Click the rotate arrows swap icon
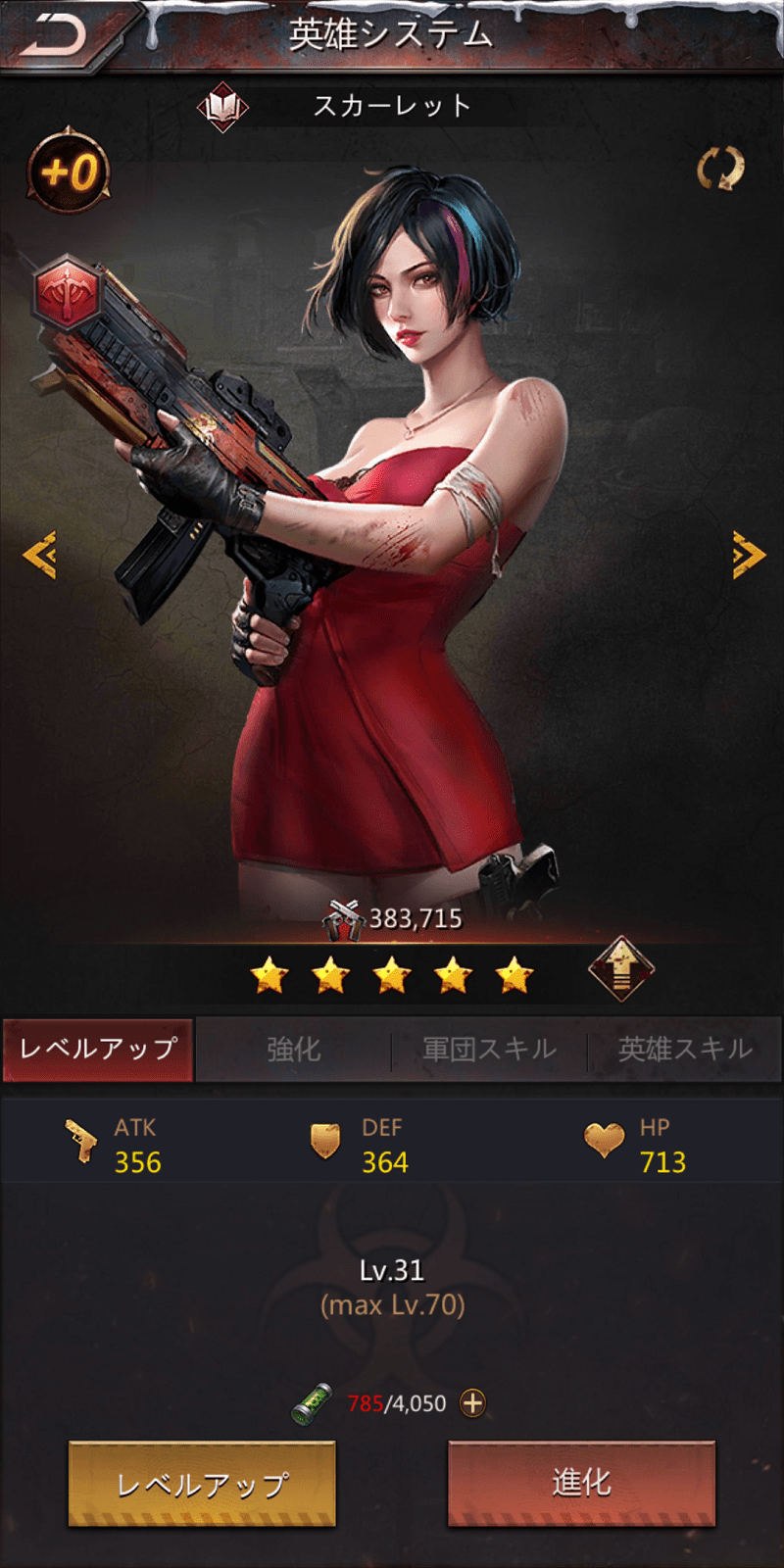Viewport: 784px width, 1568px height. 720,169
